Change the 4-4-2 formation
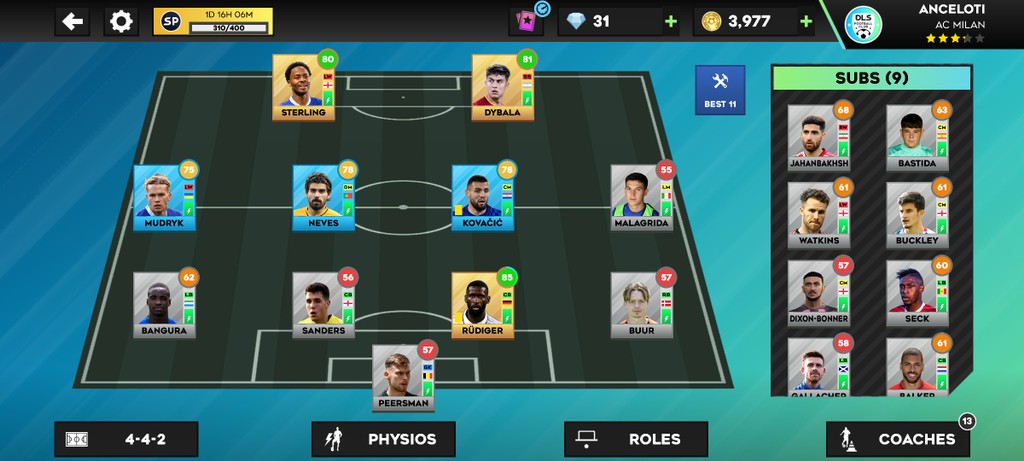Viewport: 1024px width, 461px height. pyautogui.click(x=126, y=439)
